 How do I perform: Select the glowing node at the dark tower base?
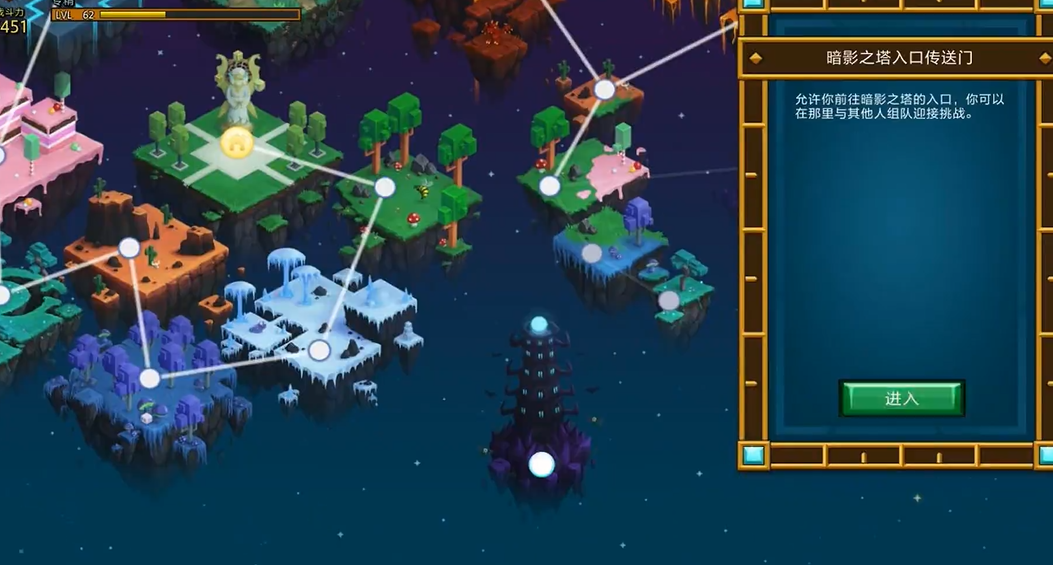(x=541, y=464)
